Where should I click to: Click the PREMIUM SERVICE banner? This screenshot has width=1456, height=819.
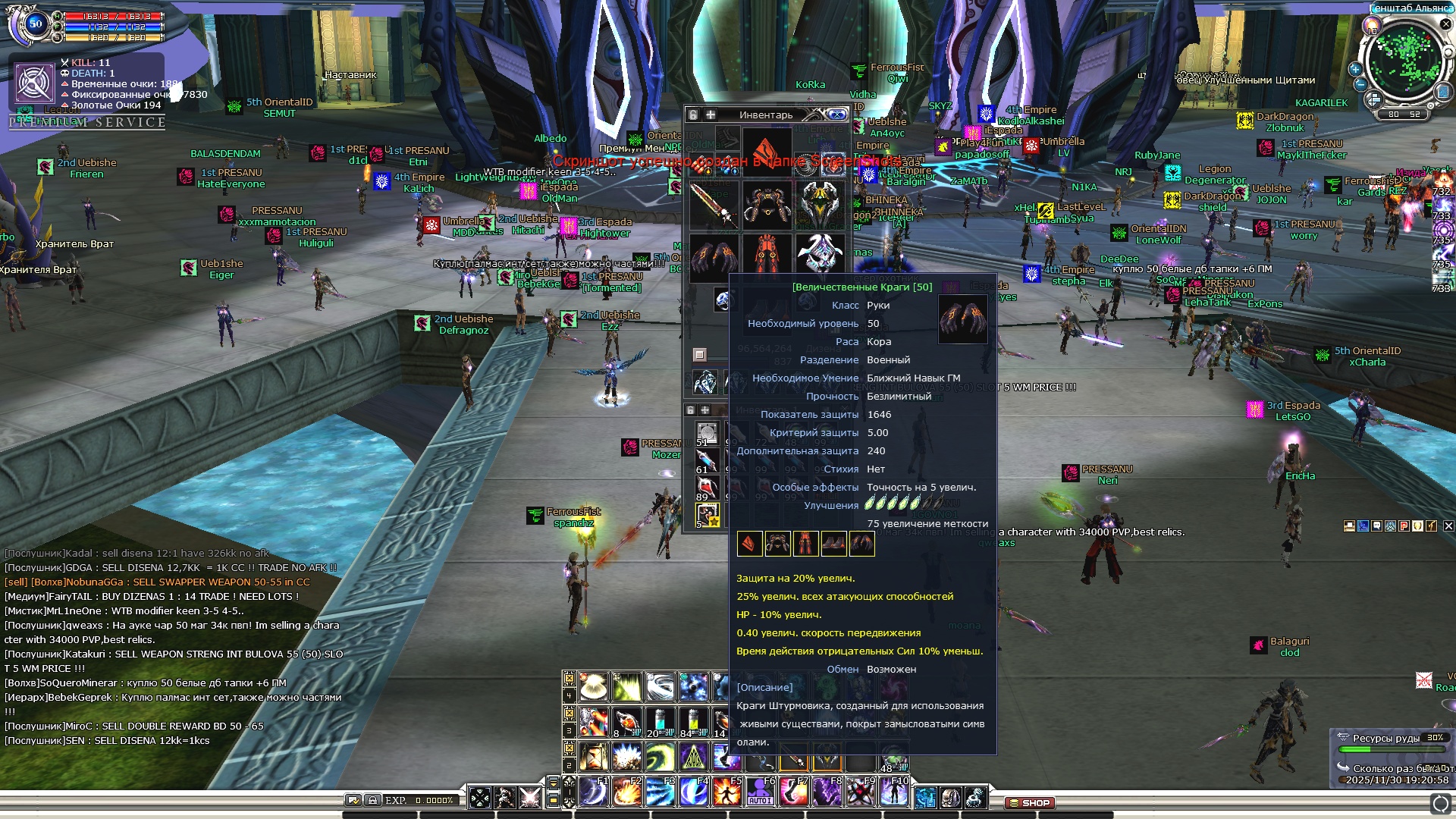point(87,123)
